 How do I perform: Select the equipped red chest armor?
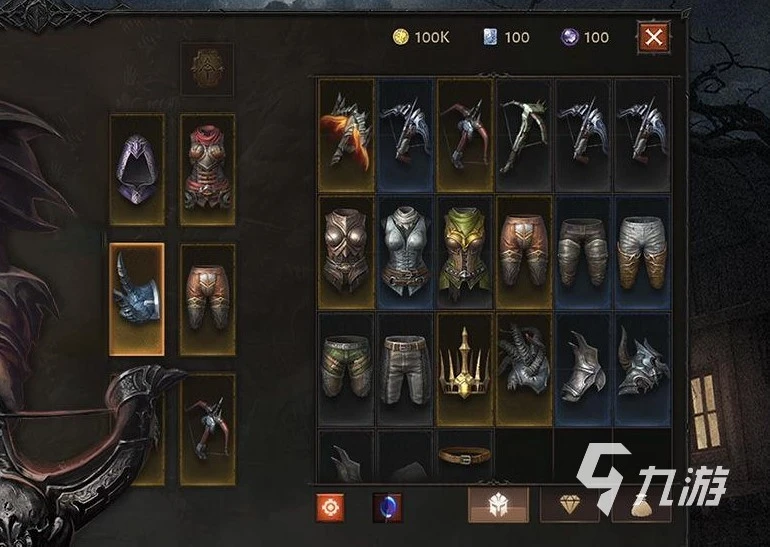207,169
